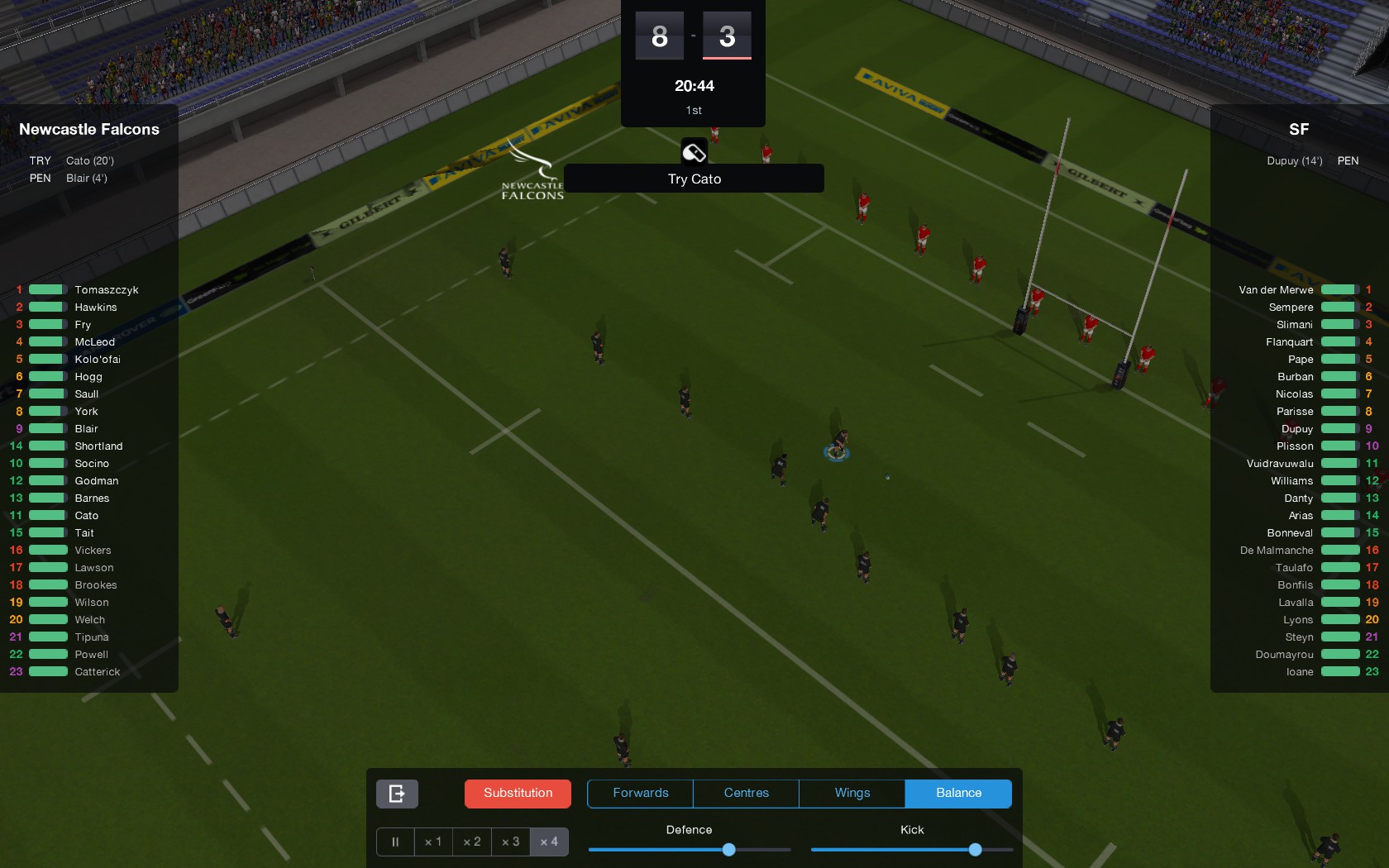Click the 8-3 scoreboard display
Image resolution: width=1389 pixels, height=868 pixels.
pyautogui.click(x=693, y=36)
